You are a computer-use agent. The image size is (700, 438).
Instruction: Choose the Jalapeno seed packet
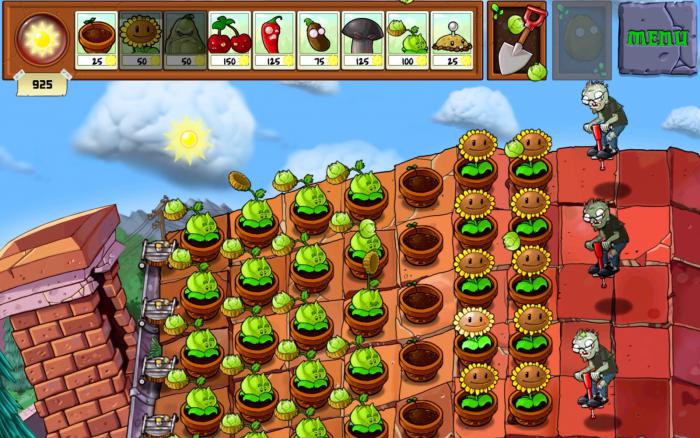point(273,40)
